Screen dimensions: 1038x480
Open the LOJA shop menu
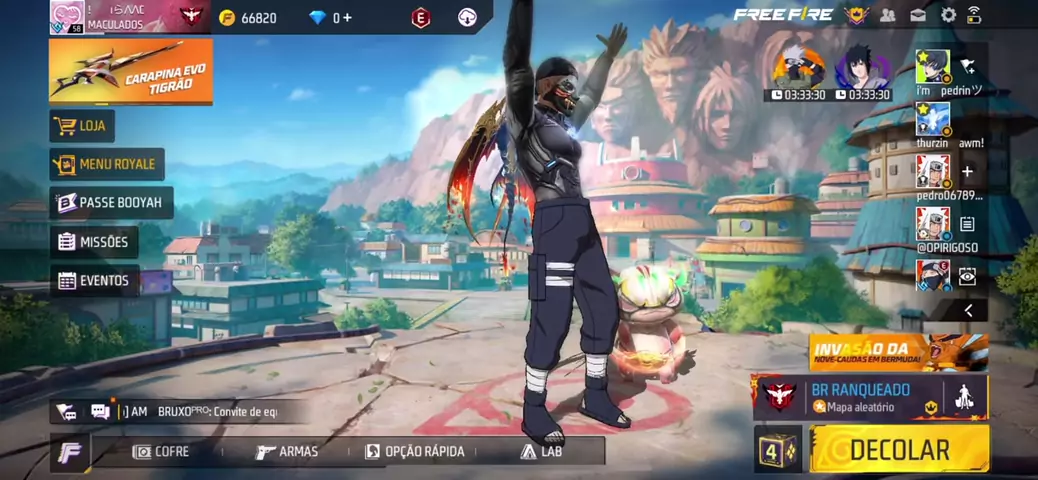pyautogui.click(x=82, y=126)
